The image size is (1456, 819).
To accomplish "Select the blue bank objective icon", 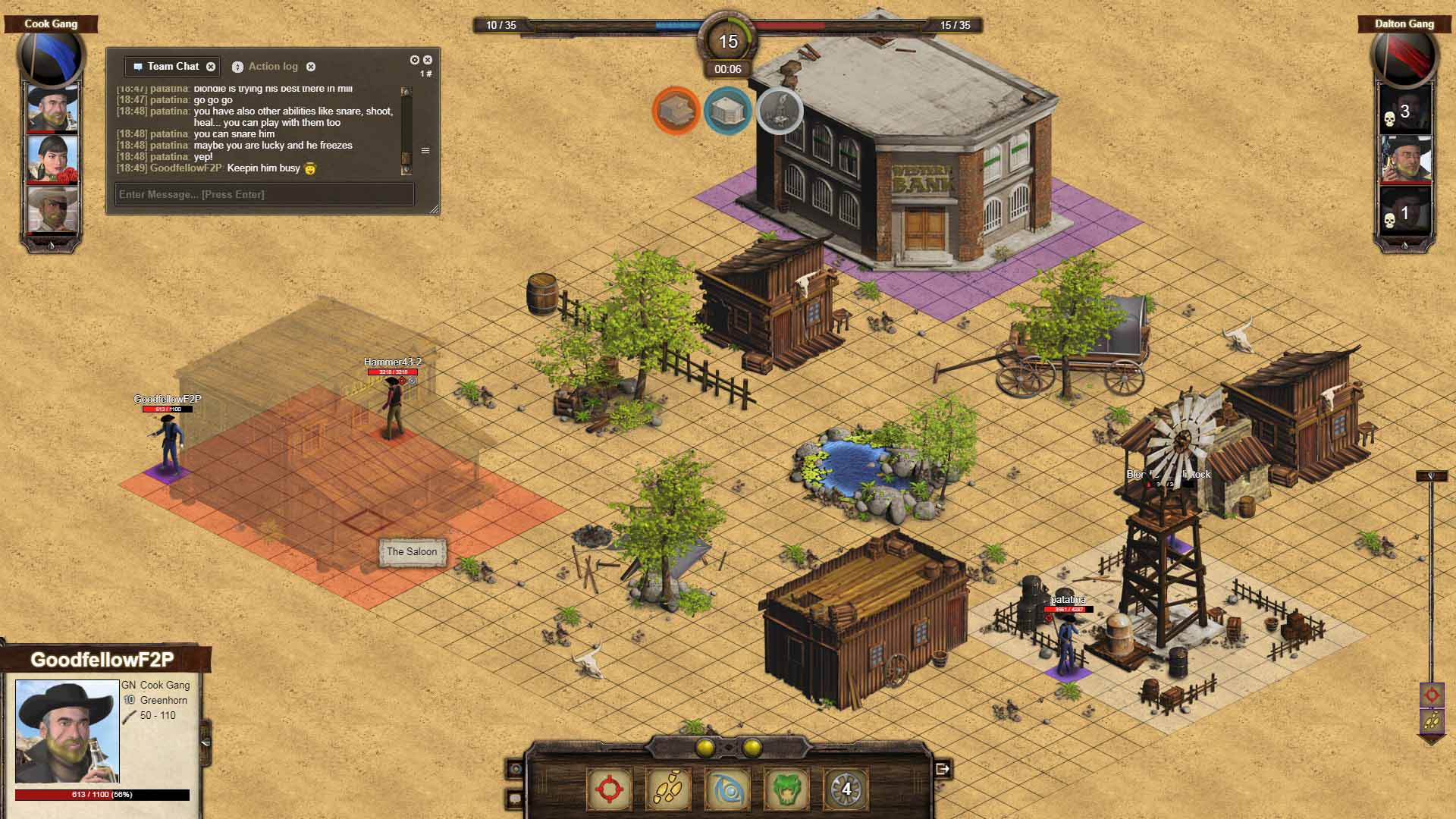I will pyautogui.click(x=727, y=111).
